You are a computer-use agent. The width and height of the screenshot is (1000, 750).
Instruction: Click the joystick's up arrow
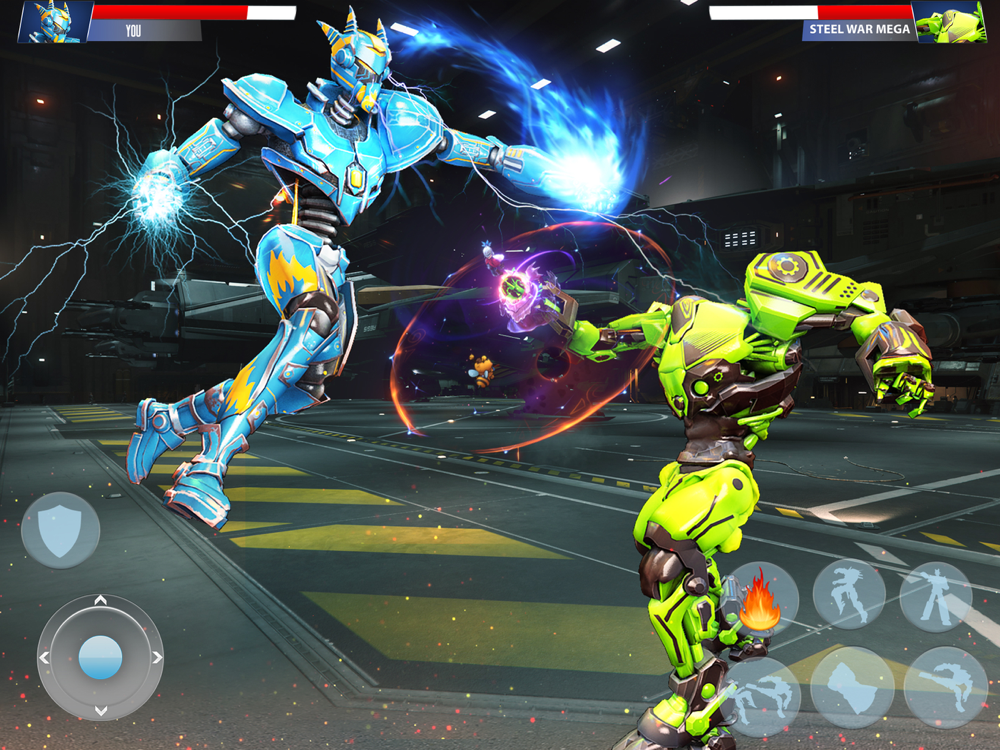[x=100, y=601]
